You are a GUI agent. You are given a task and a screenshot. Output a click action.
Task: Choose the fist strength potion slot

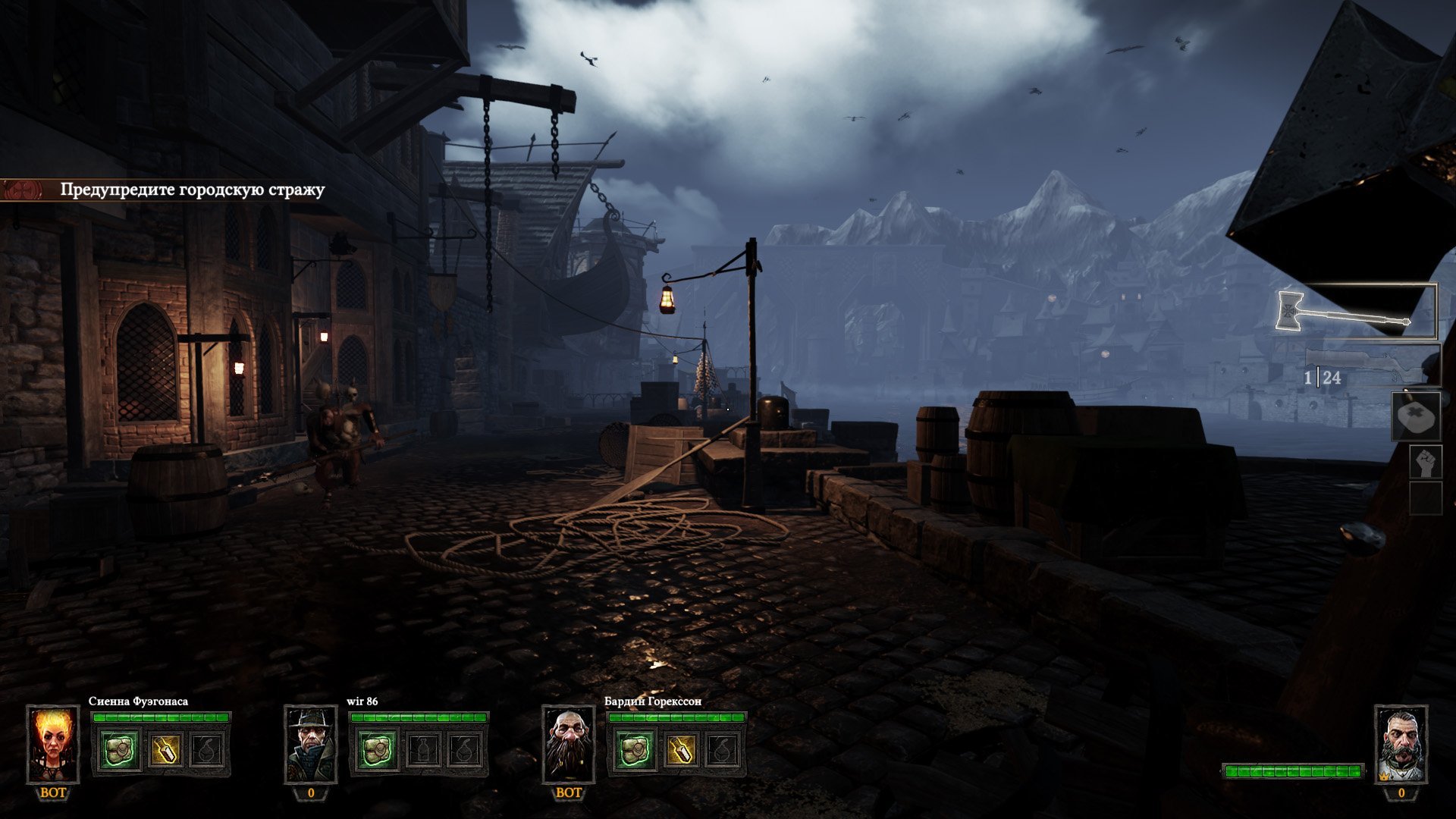pos(1426,462)
